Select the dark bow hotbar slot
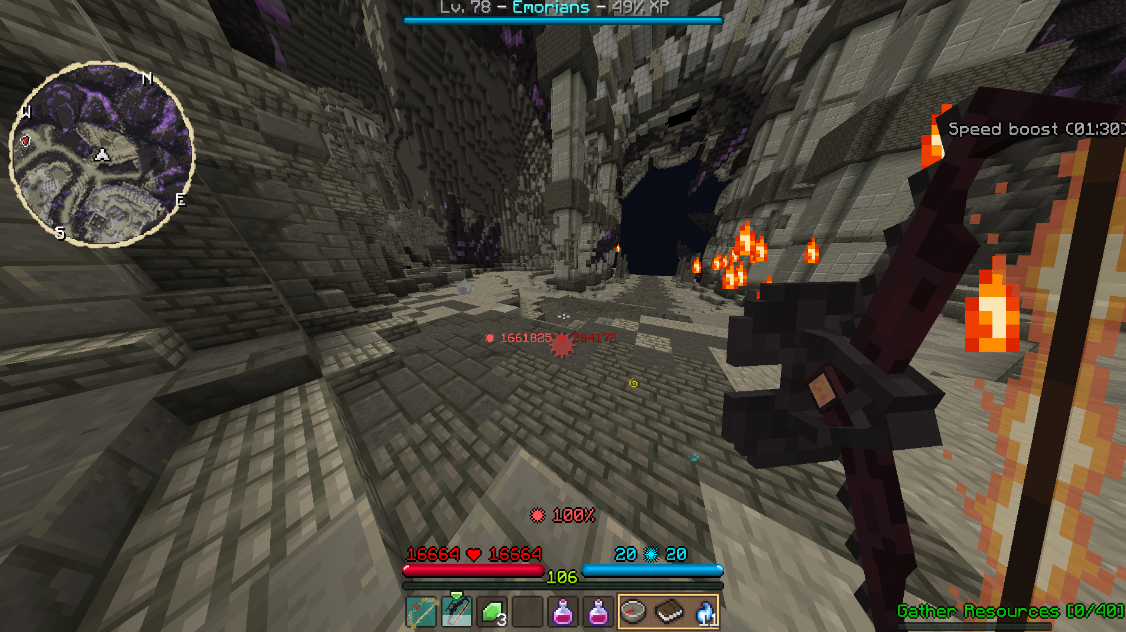1126x632 pixels. pyautogui.click(x=457, y=610)
